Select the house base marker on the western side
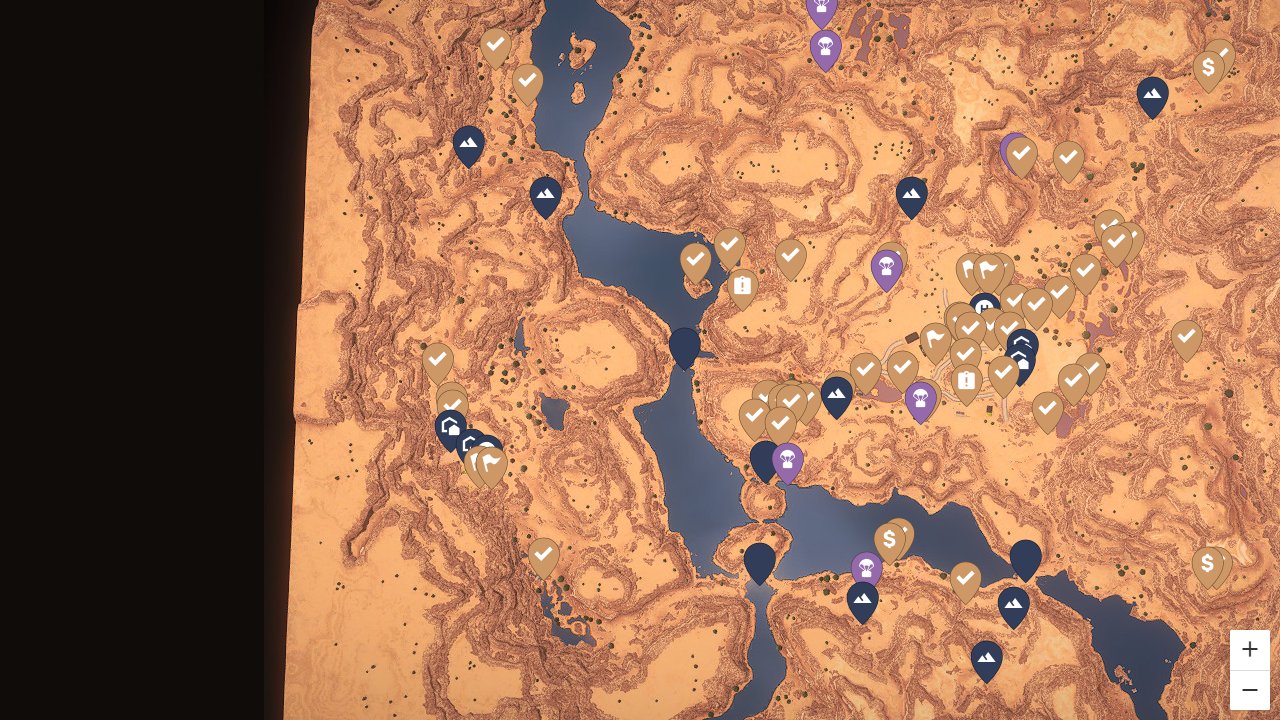 450,425
